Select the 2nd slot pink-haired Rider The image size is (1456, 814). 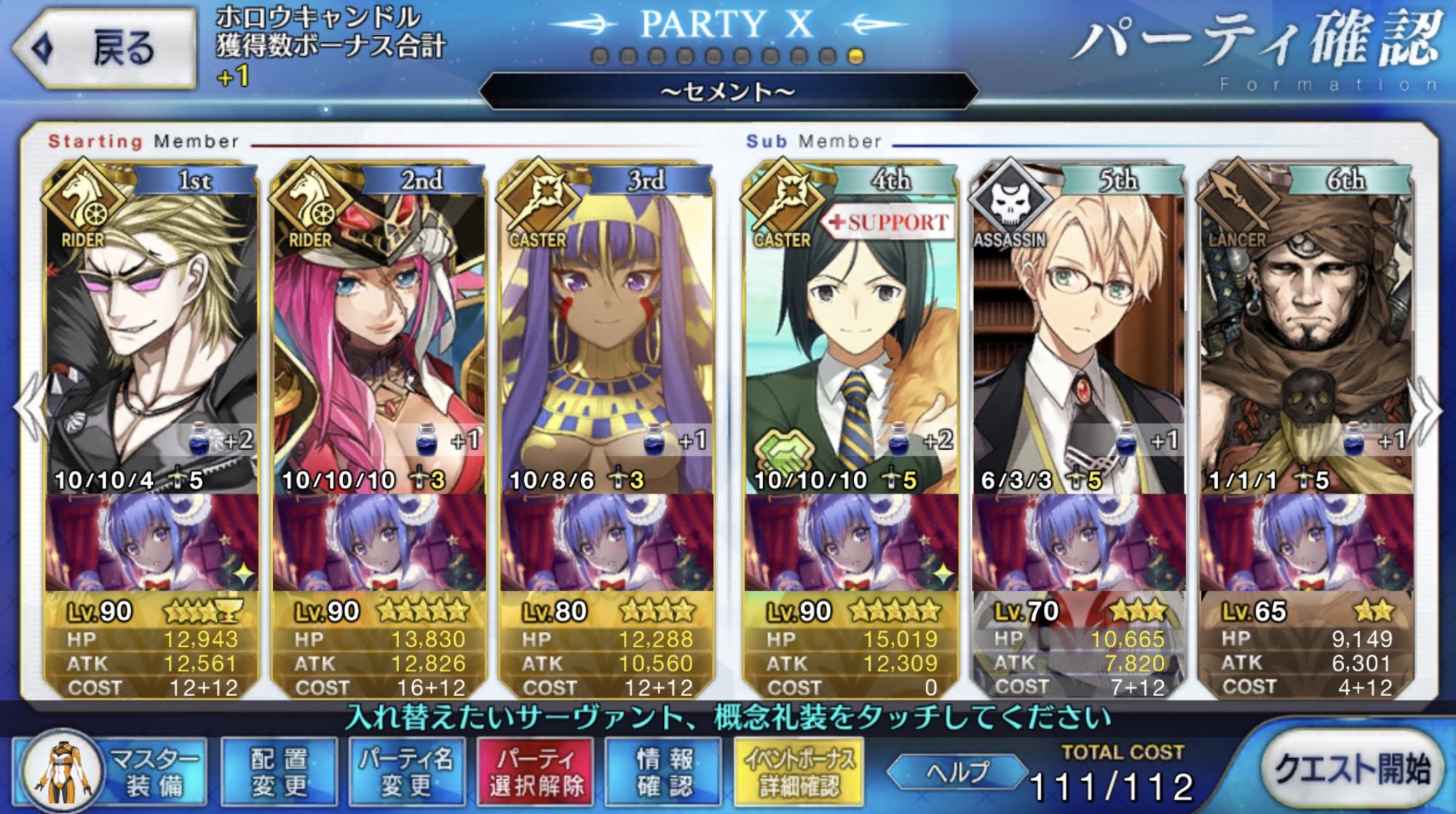coord(379,328)
